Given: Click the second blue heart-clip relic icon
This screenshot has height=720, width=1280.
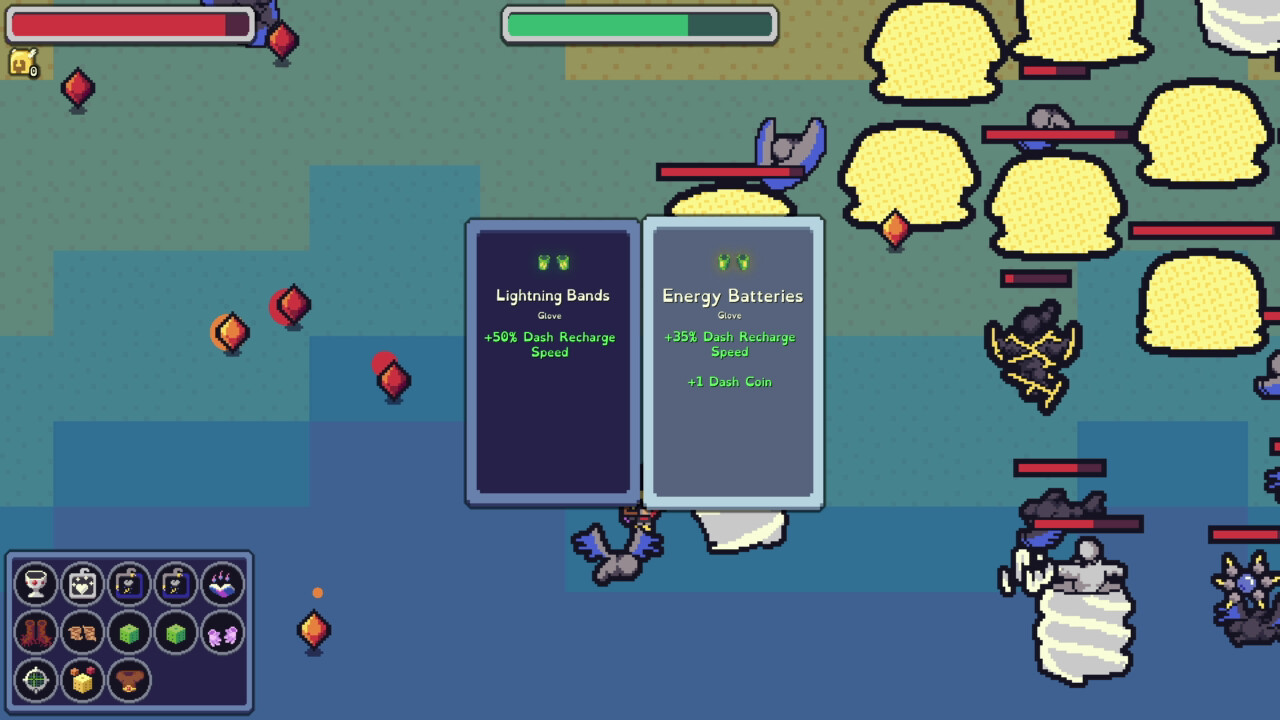Looking at the screenshot, I should [x=174, y=584].
